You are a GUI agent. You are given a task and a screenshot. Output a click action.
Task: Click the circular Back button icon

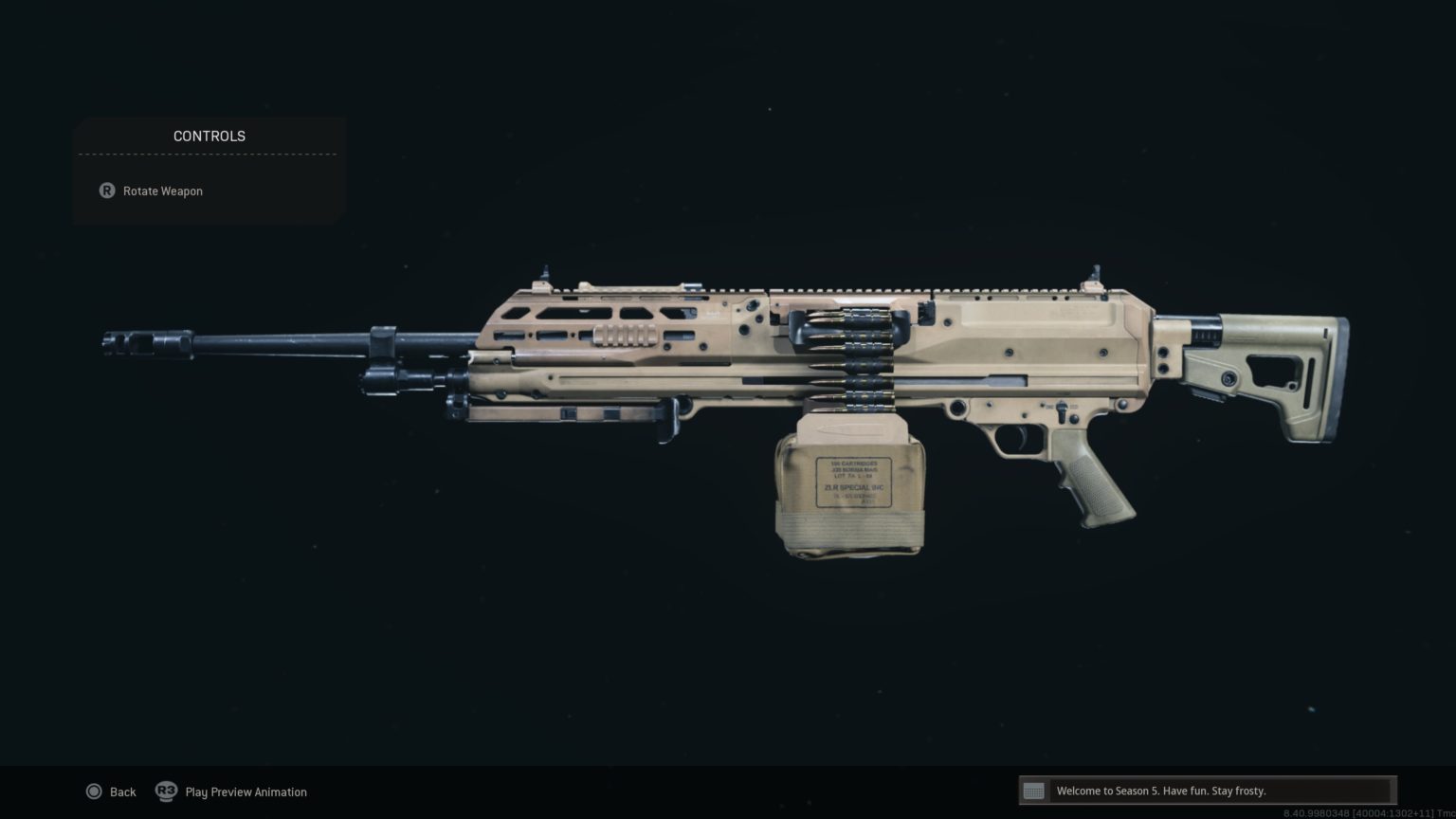(95, 792)
